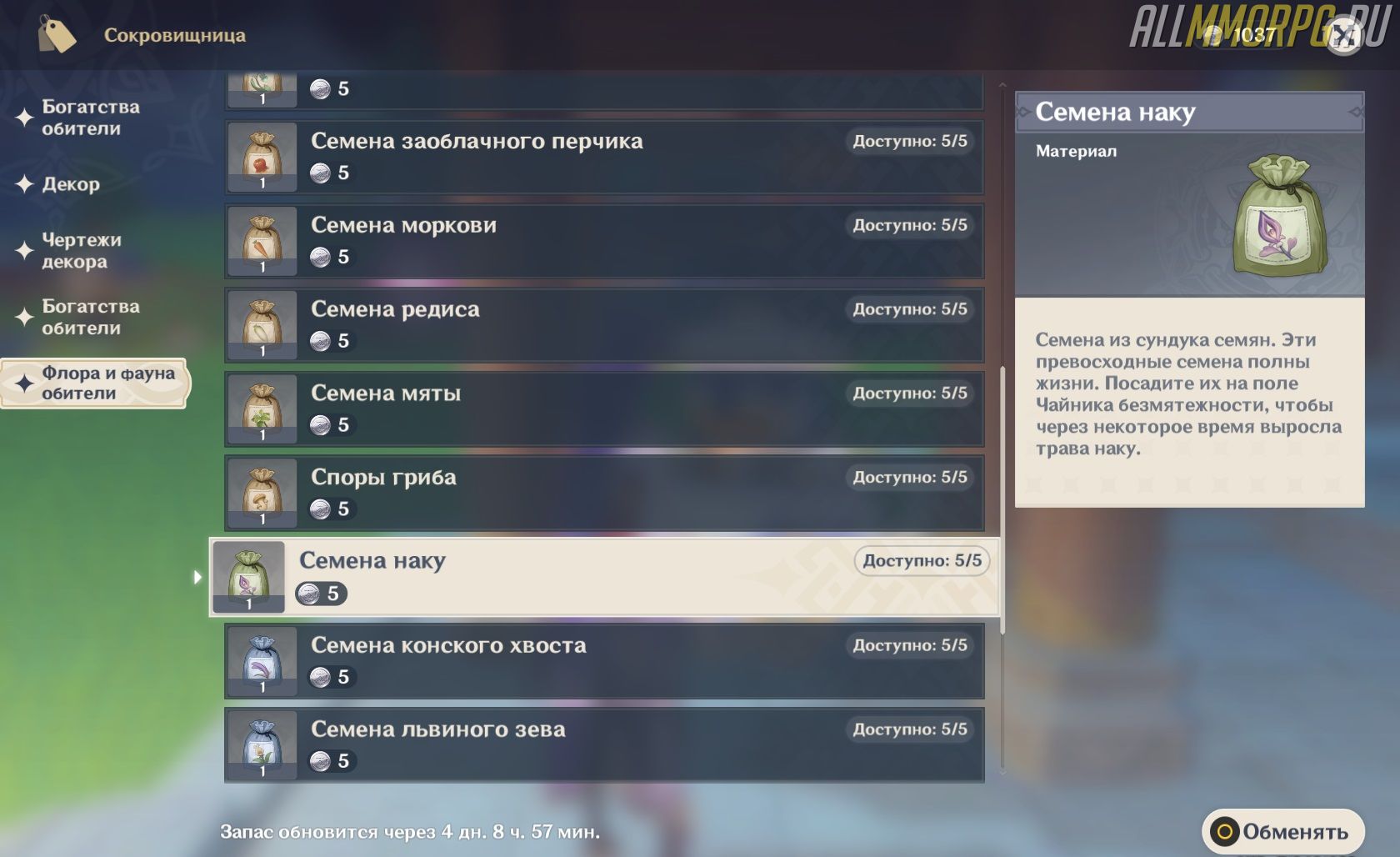The height and width of the screenshot is (857, 1400).
Task: Pick the Семена редиса listing
Action: [603, 325]
